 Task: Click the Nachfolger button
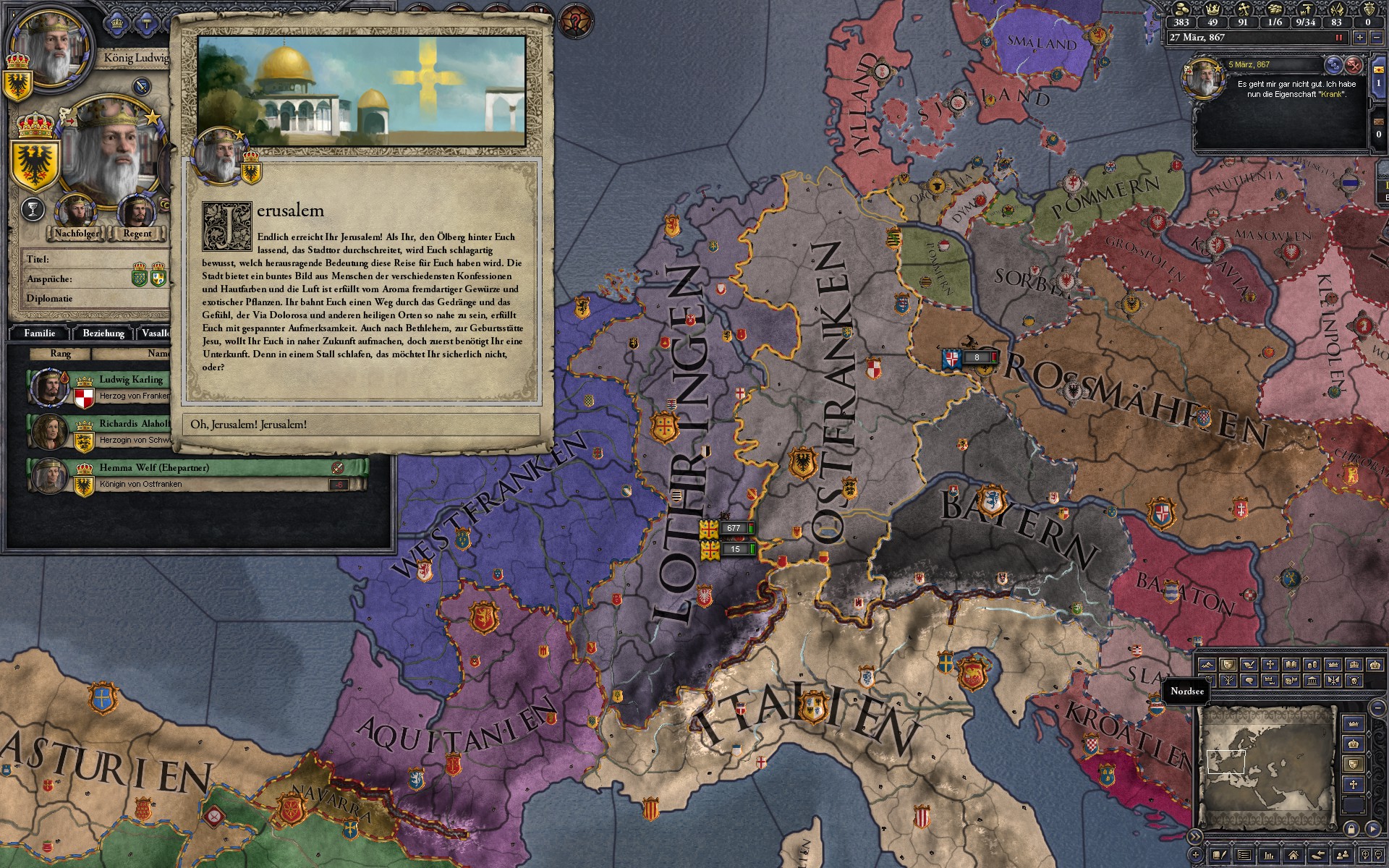pyautogui.click(x=75, y=233)
